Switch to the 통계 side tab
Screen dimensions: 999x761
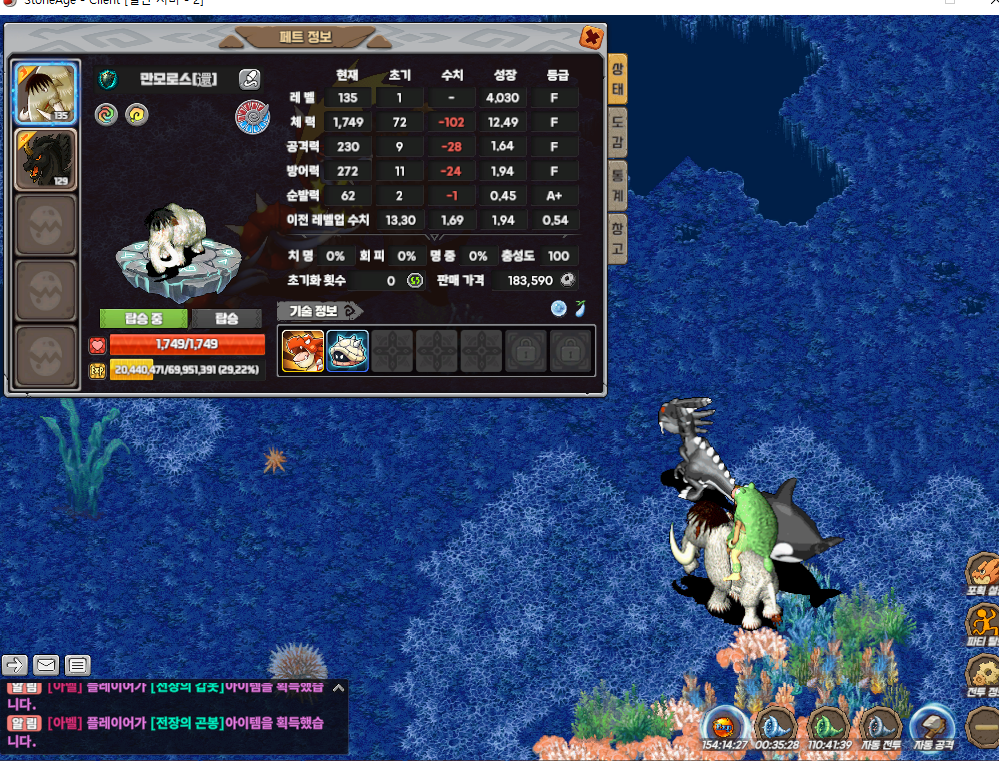(x=617, y=185)
